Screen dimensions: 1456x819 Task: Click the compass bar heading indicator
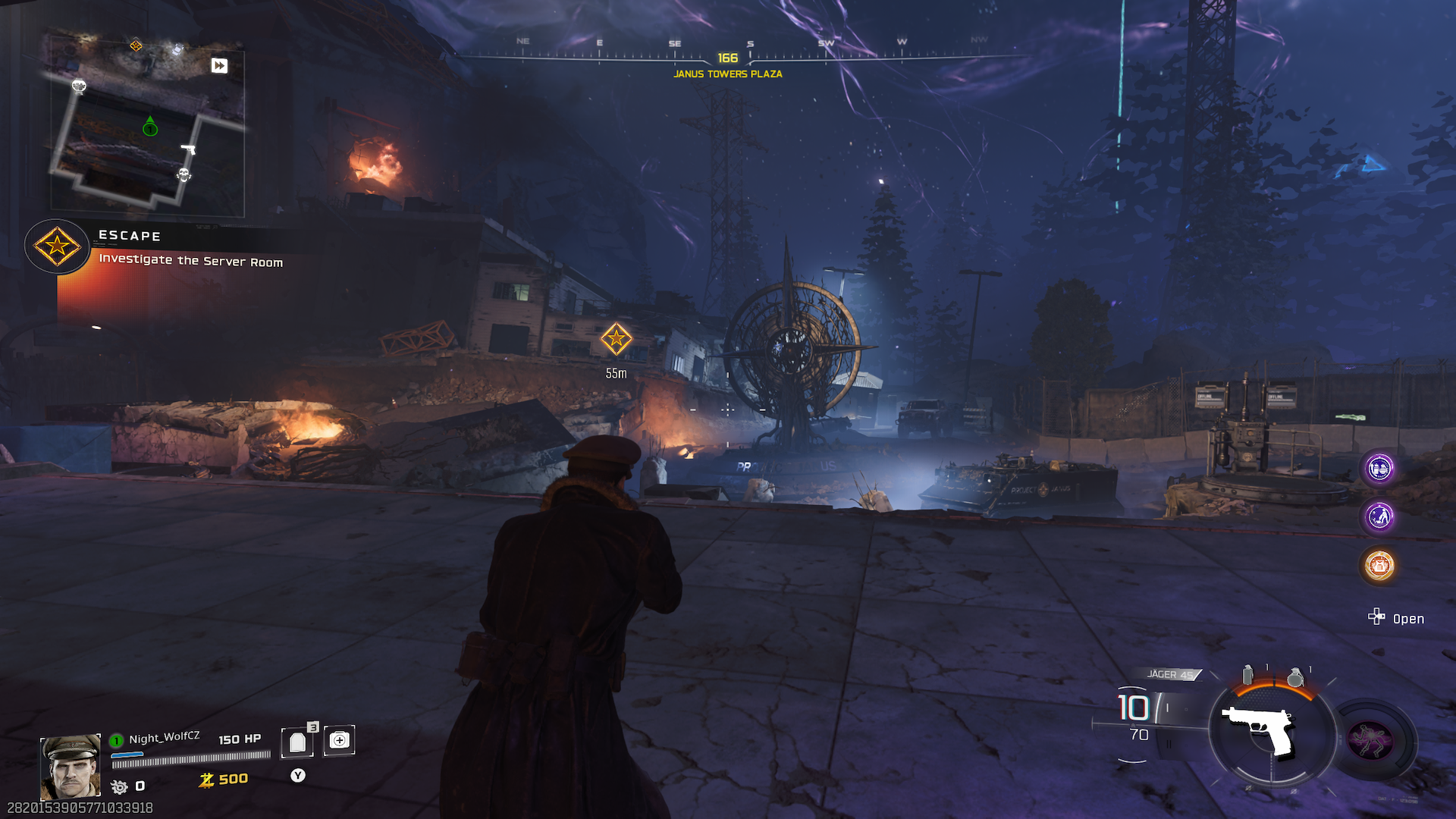[727, 58]
